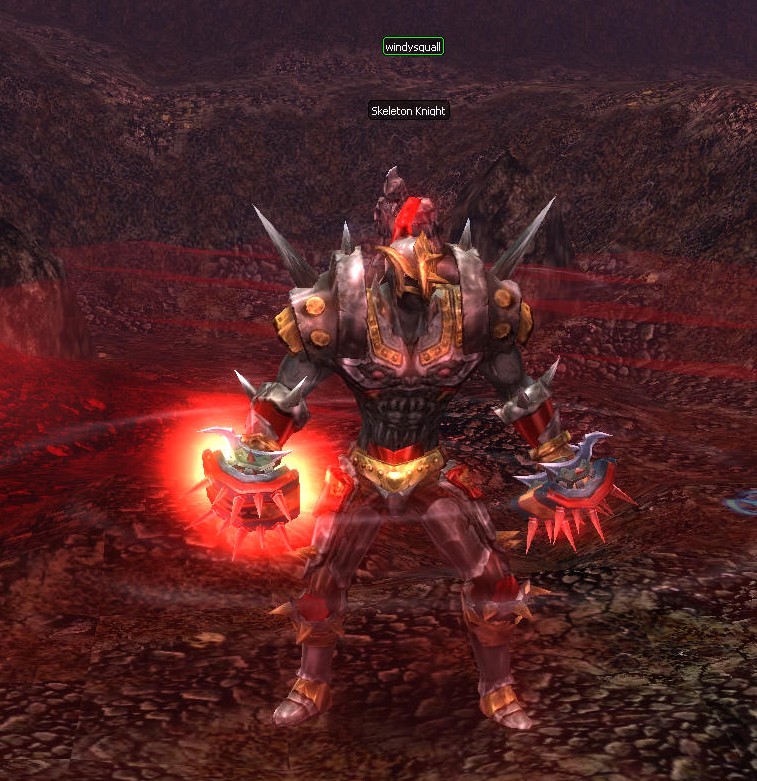The image size is (757, 781).
Task: Click the Skeleton Knight title label
Action: pos(408,111)
